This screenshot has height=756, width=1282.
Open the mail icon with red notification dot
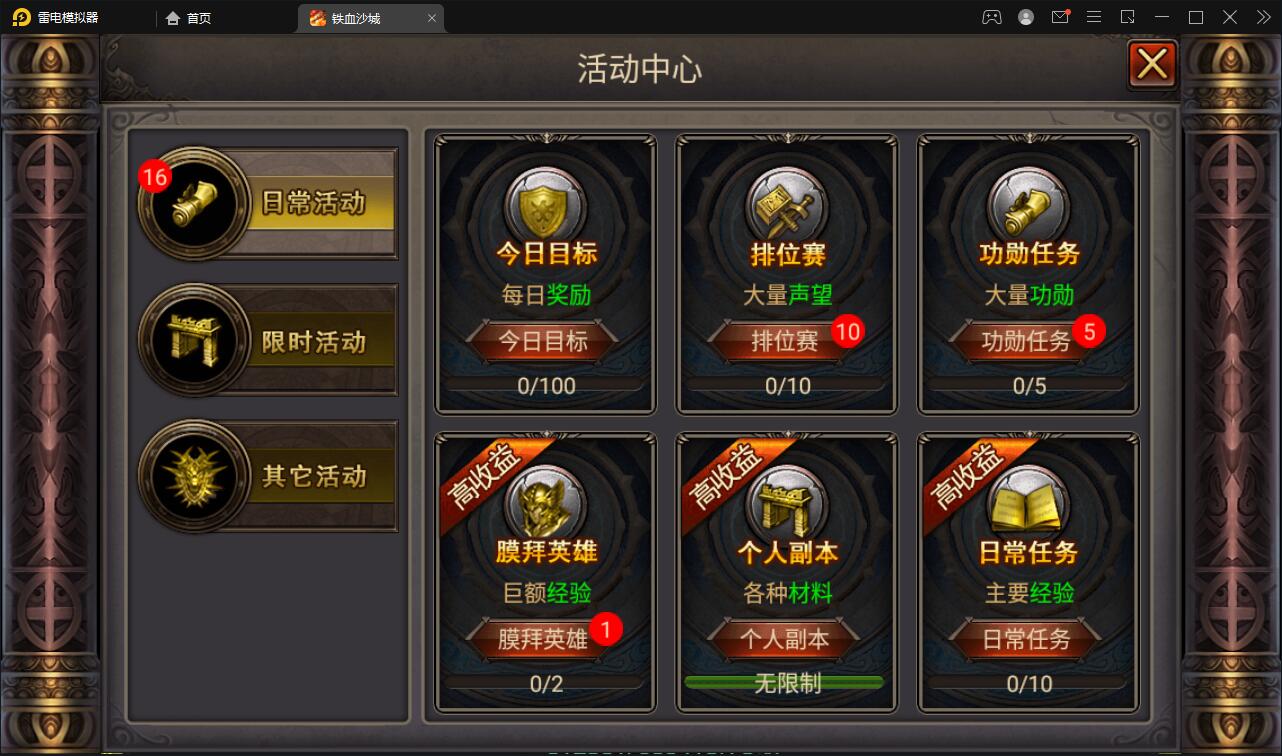[x=1060, y=16]
